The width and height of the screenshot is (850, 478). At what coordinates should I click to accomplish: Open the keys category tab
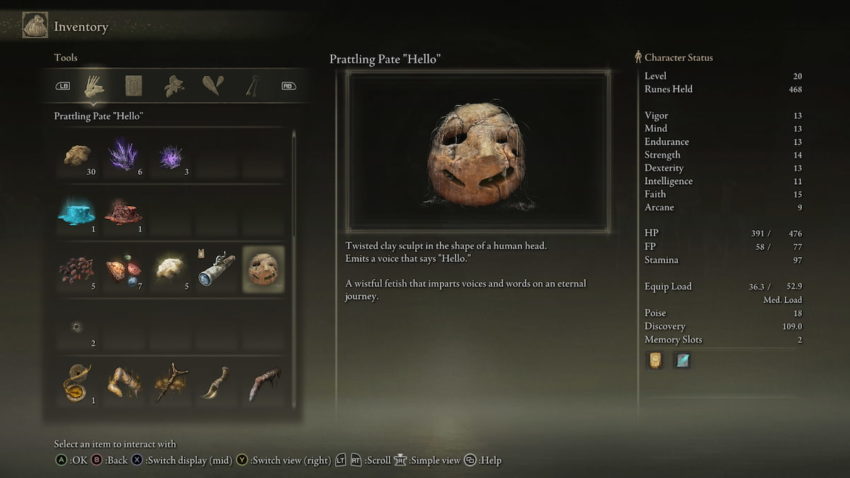[251, 86]
